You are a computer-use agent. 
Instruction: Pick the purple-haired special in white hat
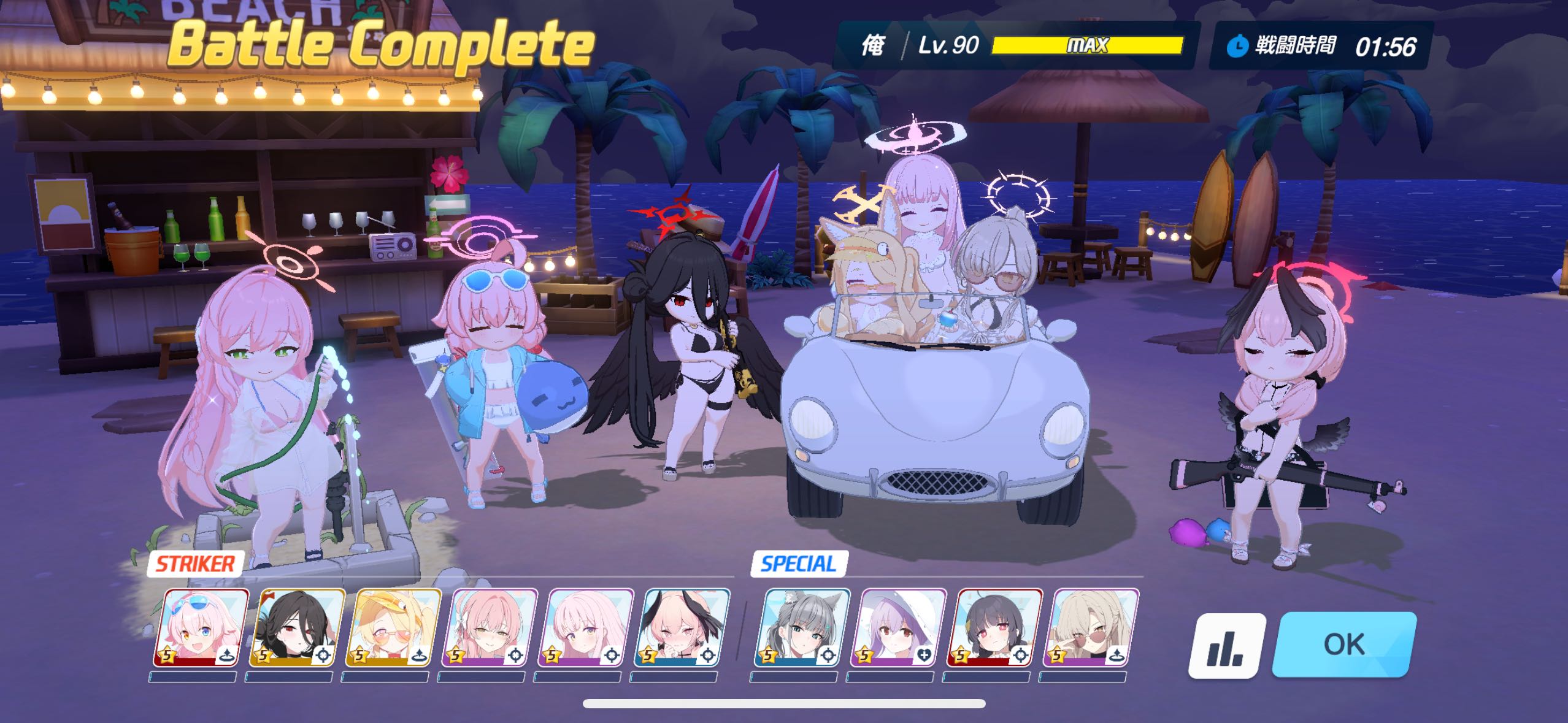pyautogui.click(x=898, y=628)
